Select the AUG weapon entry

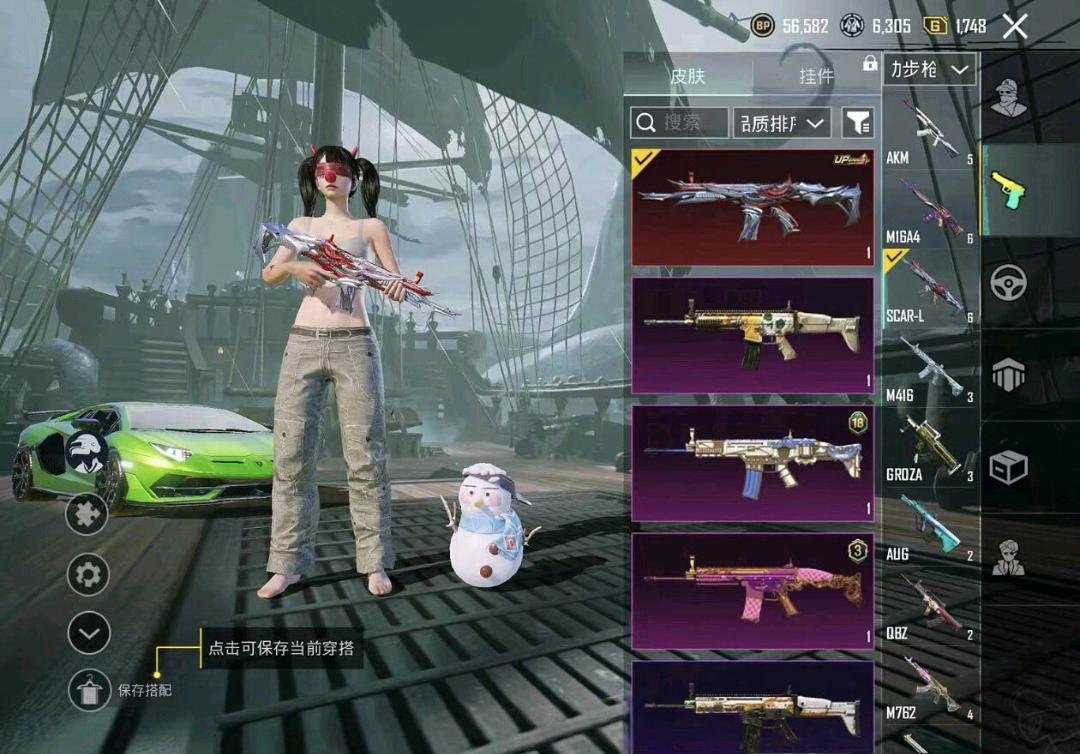click(x=930, y=528)
